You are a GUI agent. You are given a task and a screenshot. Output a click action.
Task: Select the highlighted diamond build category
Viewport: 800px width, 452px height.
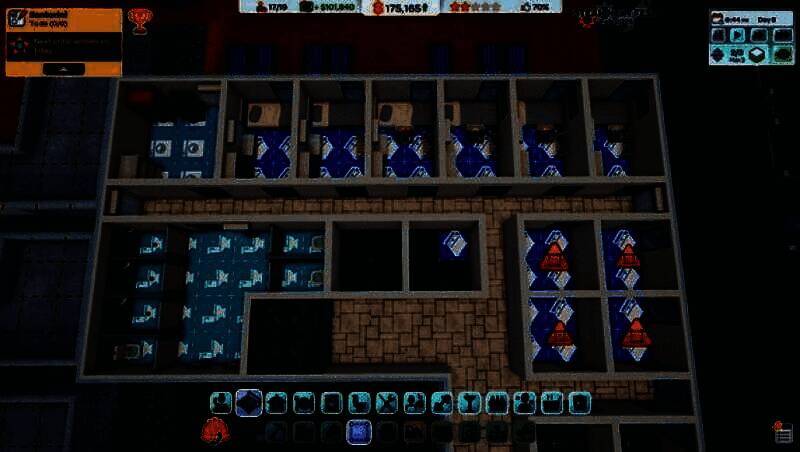249,402
